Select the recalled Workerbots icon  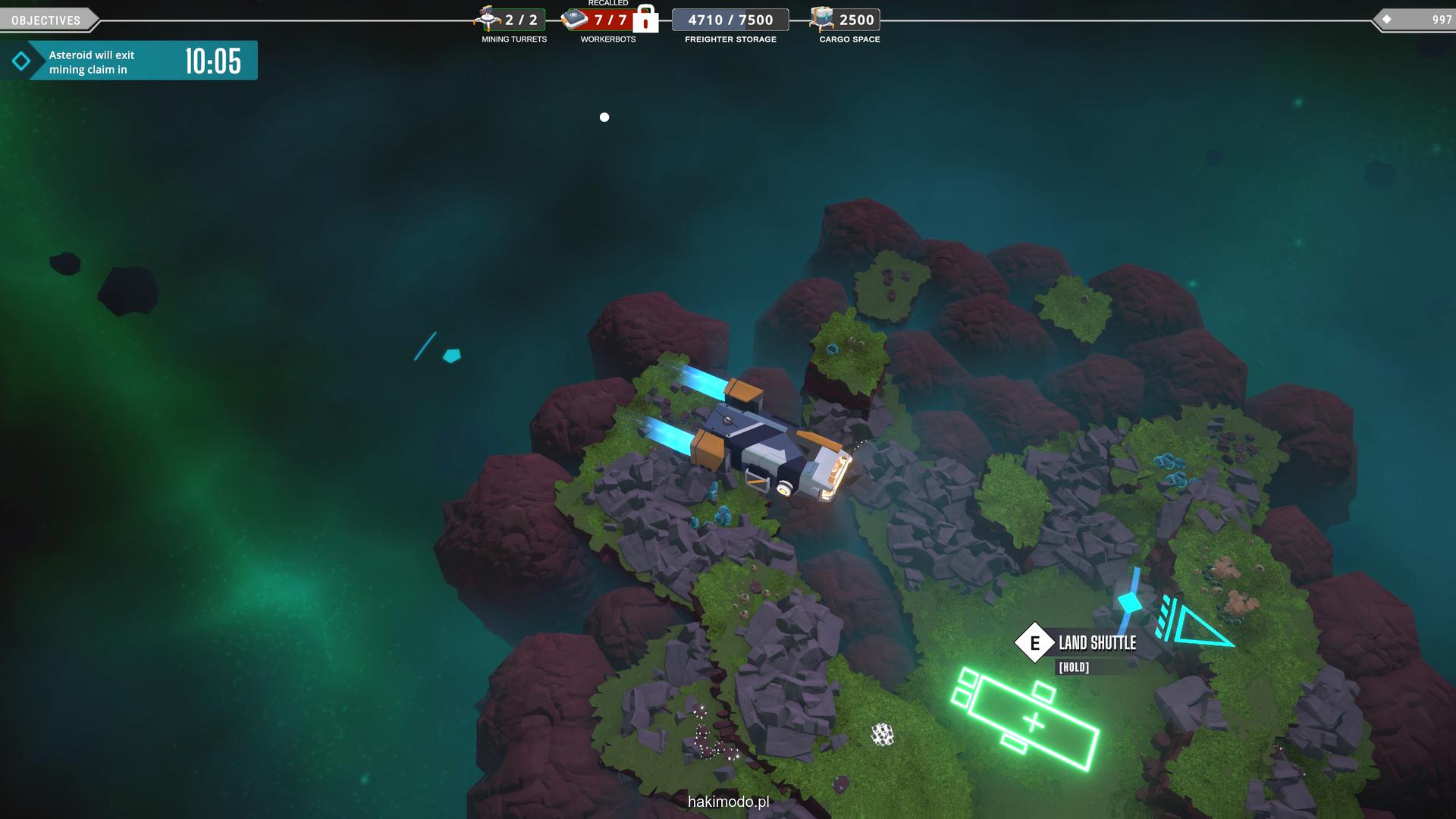click(x=576, y=20)
